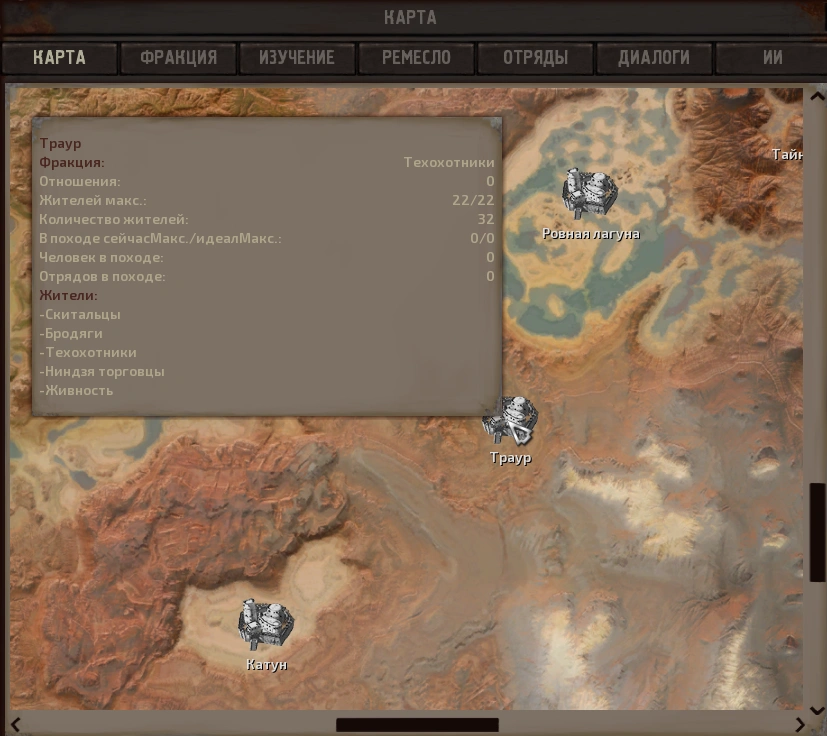
Task: Open the ФРАКЦИЯ tab
Action: [178, 57]
